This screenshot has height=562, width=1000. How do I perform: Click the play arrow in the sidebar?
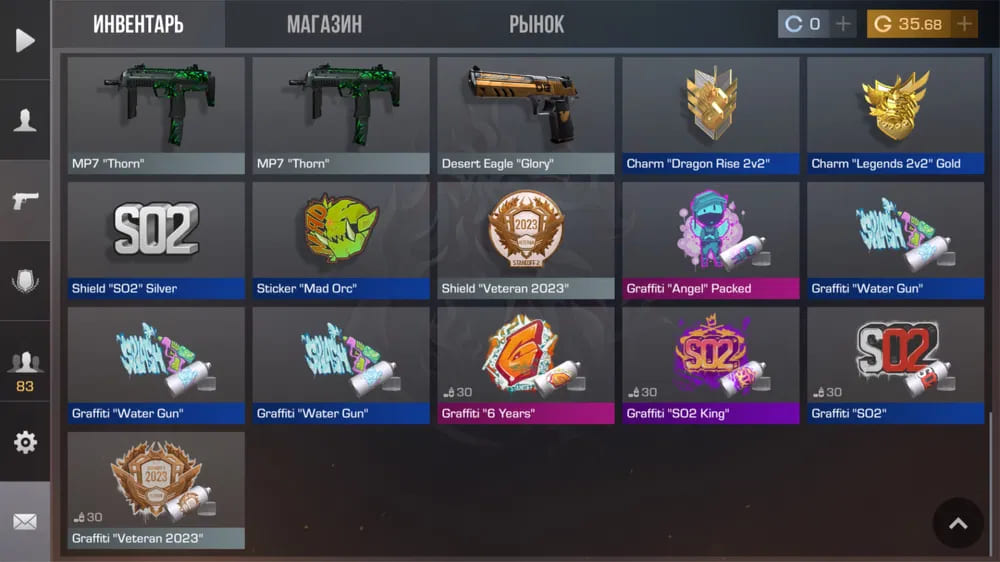25,40
